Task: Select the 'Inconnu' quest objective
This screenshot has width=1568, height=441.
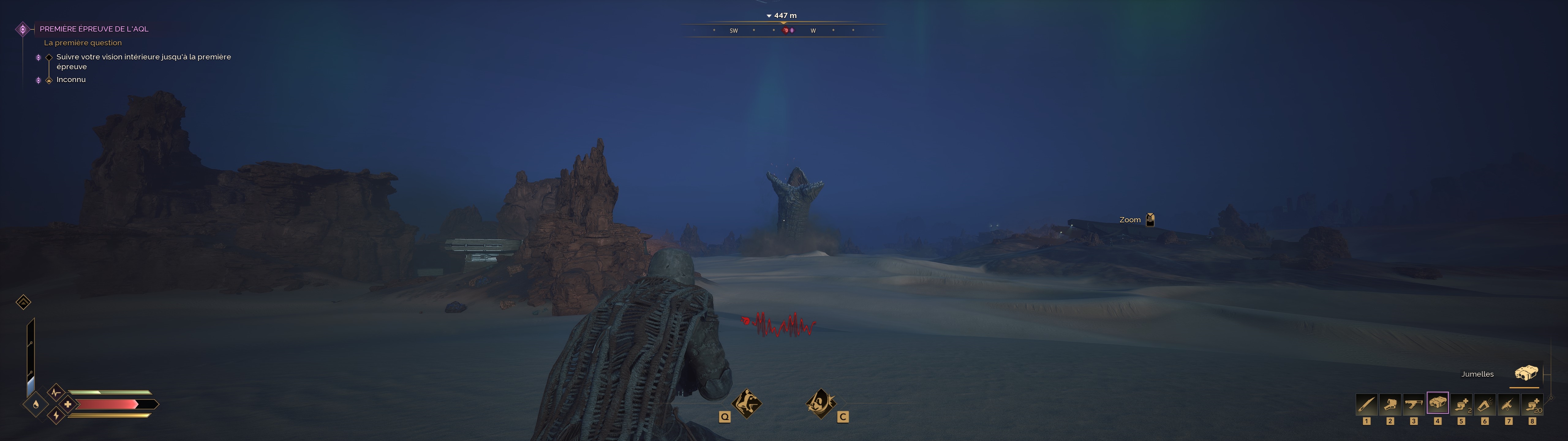Action: point(71,80)
